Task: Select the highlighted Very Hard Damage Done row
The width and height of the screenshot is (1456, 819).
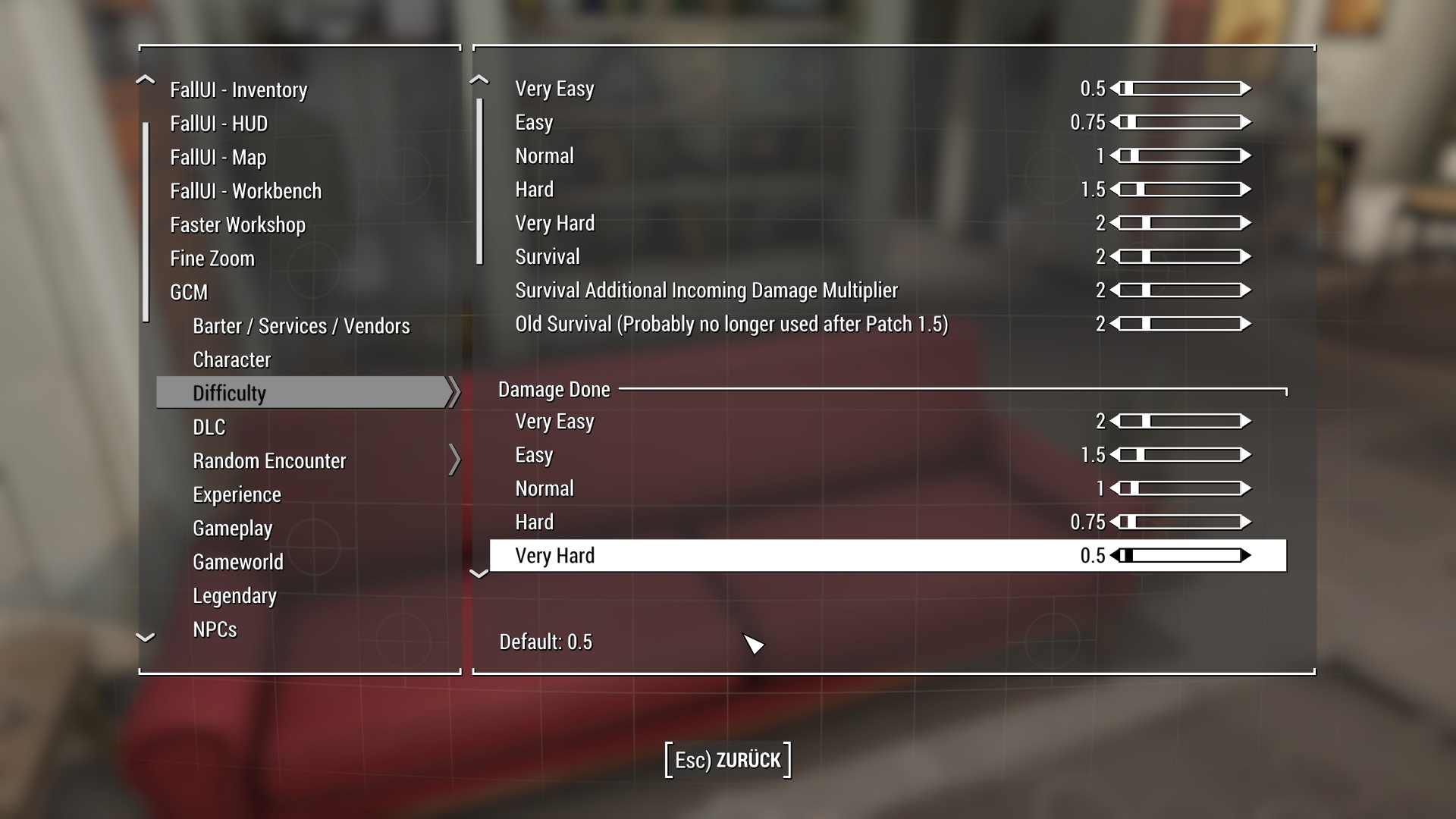Action: click(x=758, y=555)
